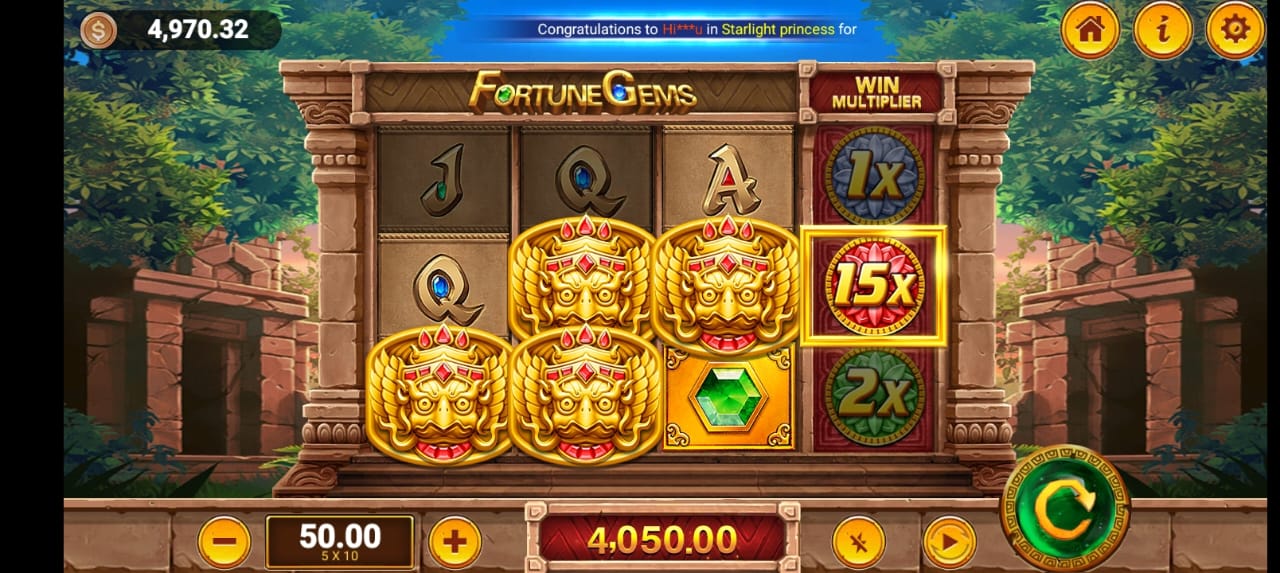Viewport: 1280px width, 573px height.
Task: Click the 50.00 bet amount display
Action: (x=340, y=541)
